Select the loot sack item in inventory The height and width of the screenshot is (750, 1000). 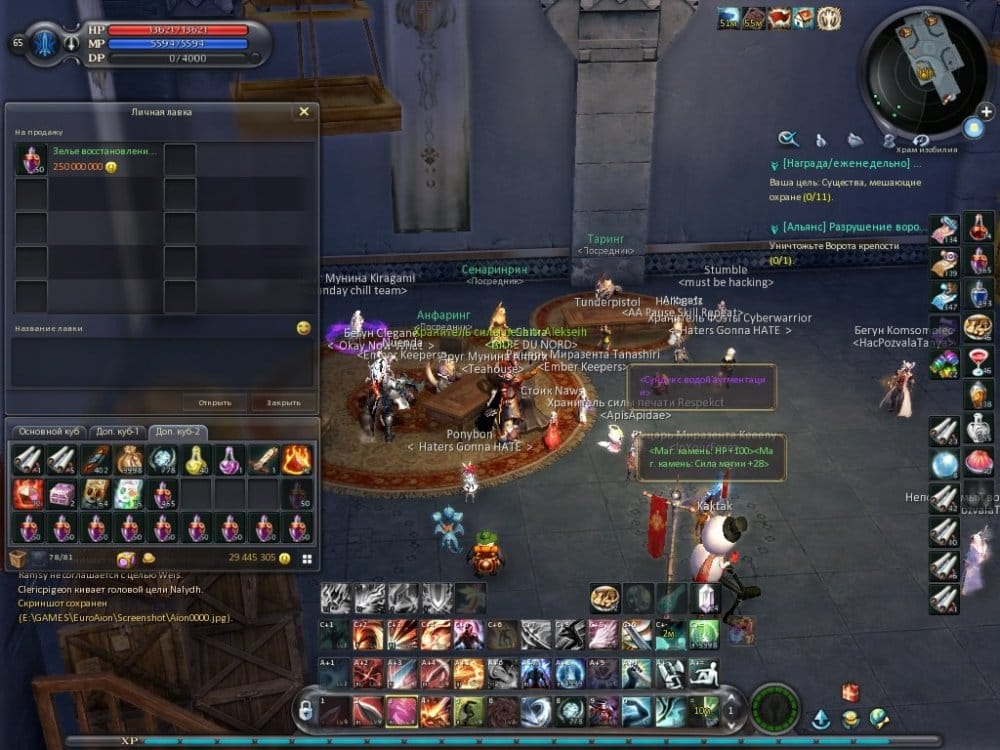coord(129,459)
